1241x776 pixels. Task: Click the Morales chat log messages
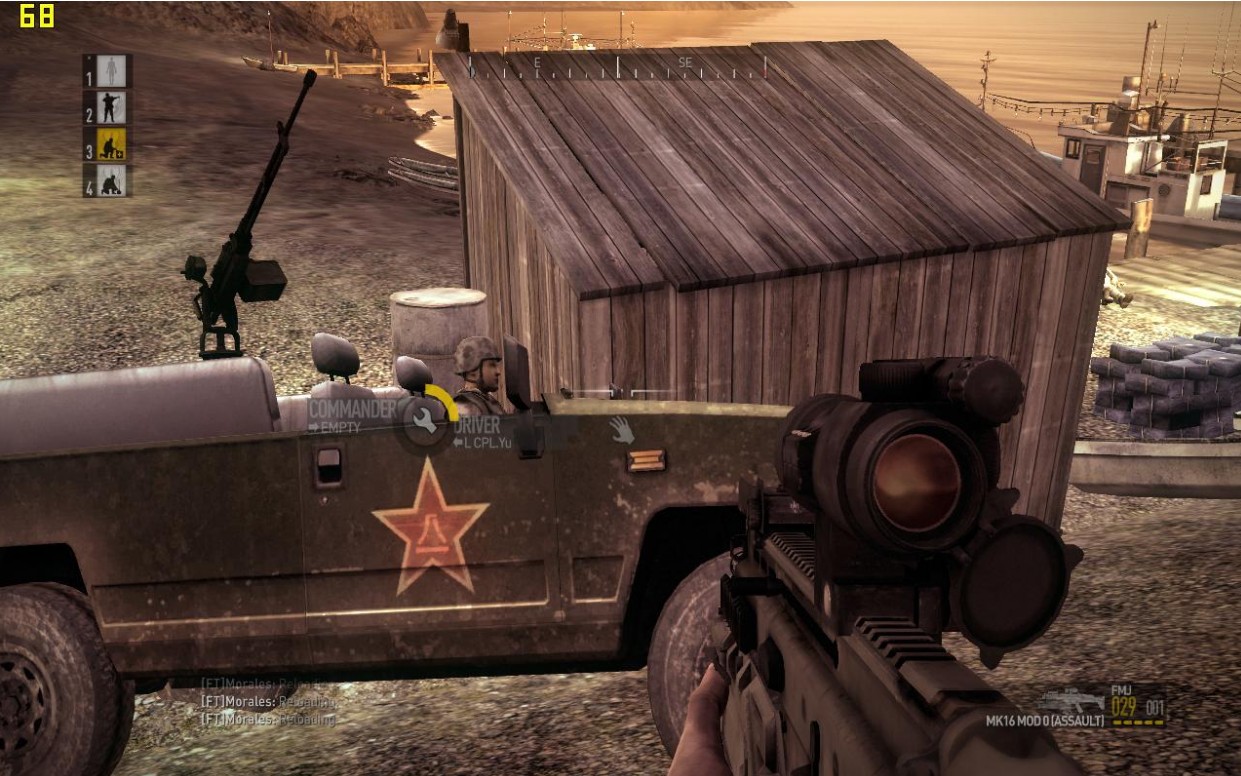pos(269,700)
